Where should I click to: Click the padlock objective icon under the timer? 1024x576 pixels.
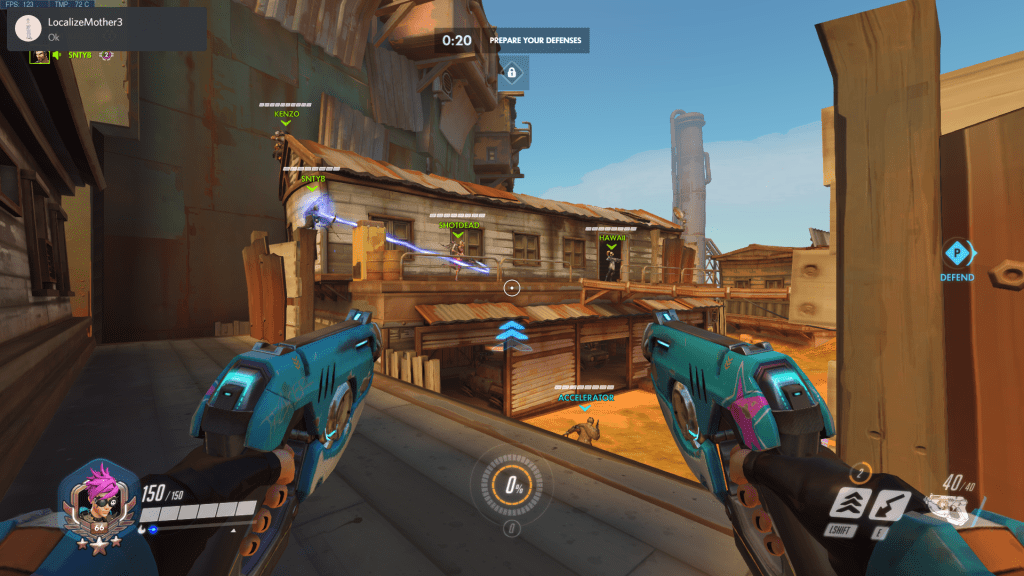point(511,73)
